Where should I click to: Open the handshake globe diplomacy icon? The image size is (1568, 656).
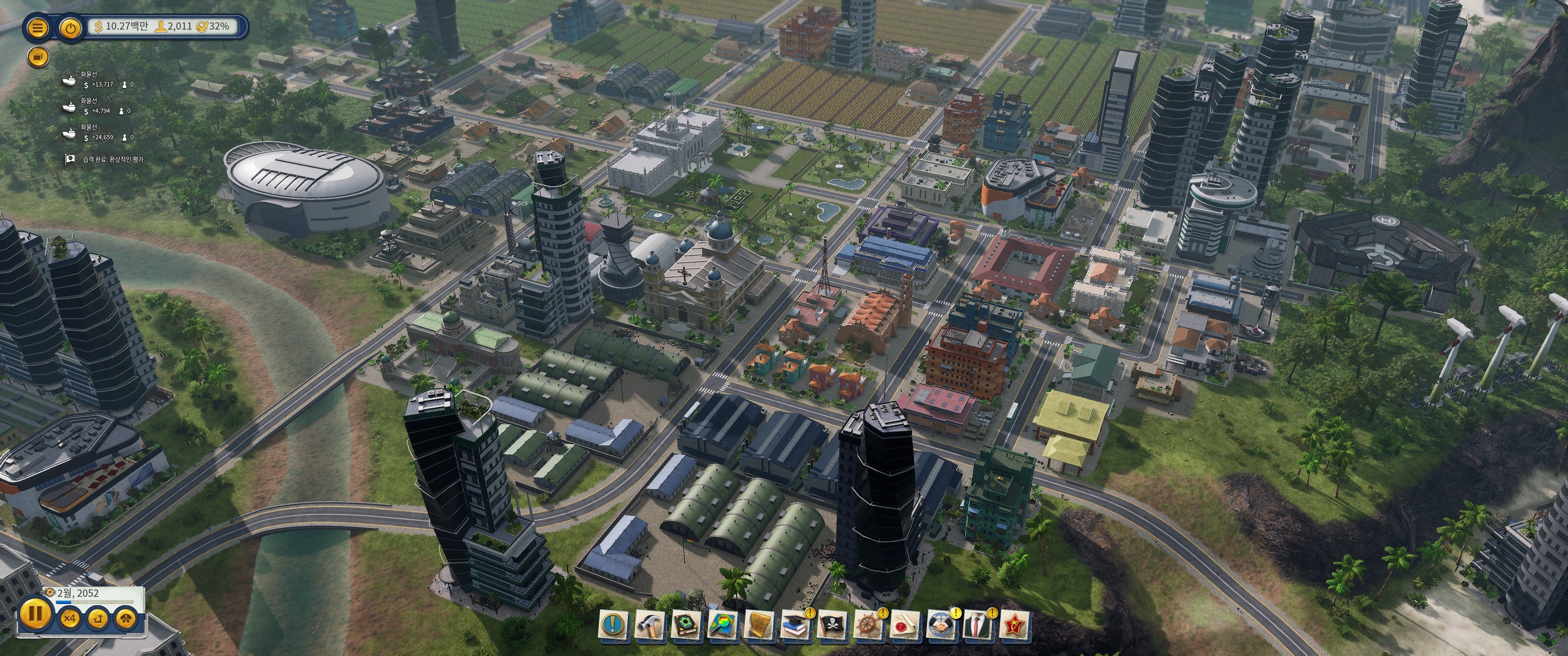click(942, 625)
